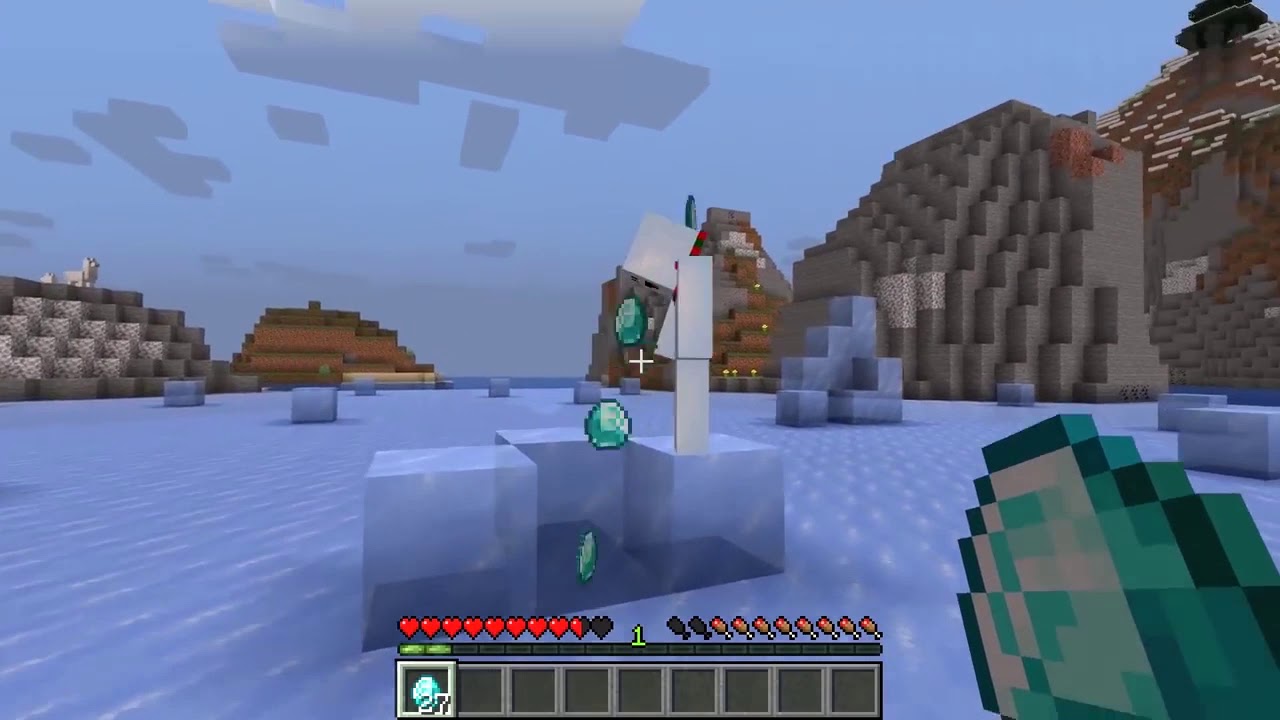Click the leftmost red heart icon
The image size is (1280, 720).
pyautogui.click(x=408, y=628)
